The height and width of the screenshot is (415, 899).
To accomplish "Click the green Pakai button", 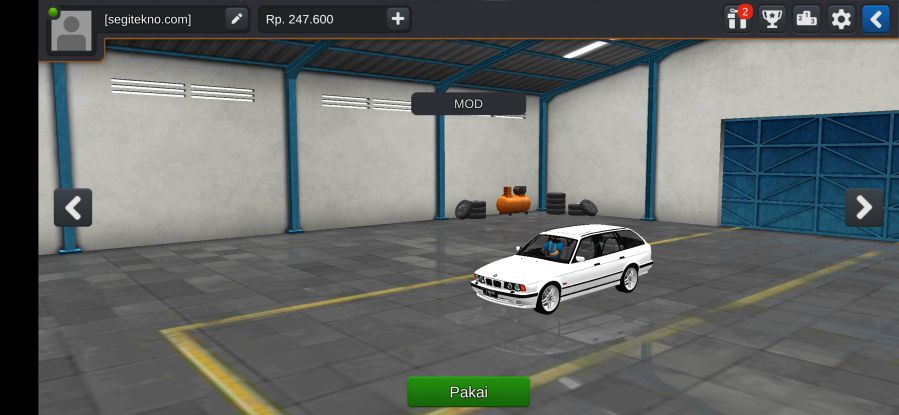I will click(x=468, y=391).
